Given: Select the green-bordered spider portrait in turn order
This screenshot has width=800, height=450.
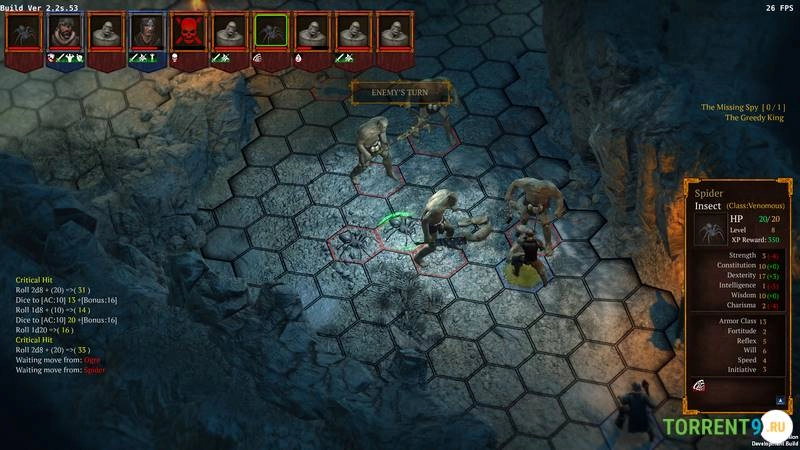Looking at the screenshot, I should [270, 31].
